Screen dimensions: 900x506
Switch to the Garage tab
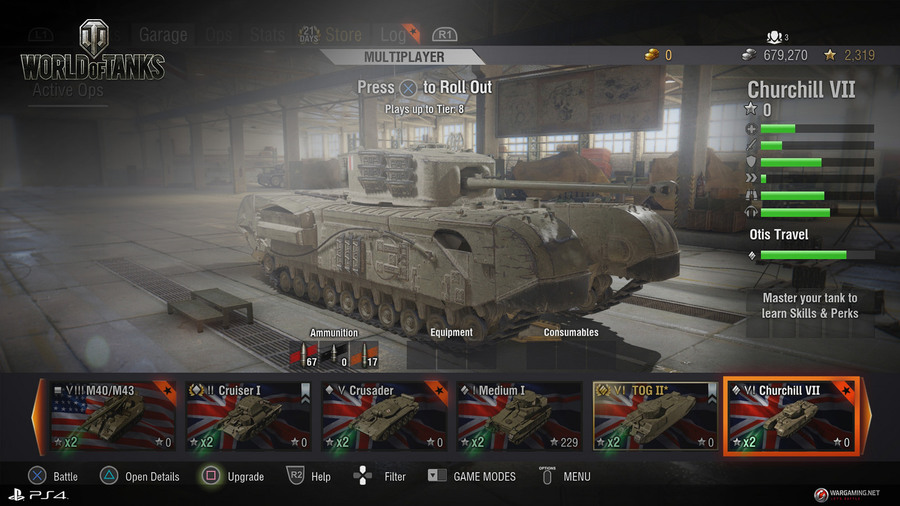pos(163,35)
